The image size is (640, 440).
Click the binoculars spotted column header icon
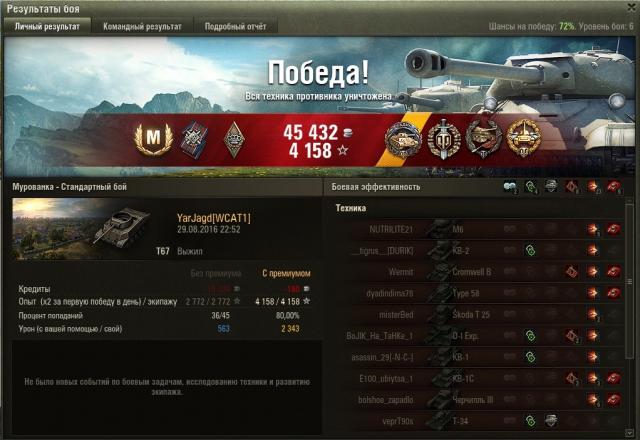[x=510, y=187]
